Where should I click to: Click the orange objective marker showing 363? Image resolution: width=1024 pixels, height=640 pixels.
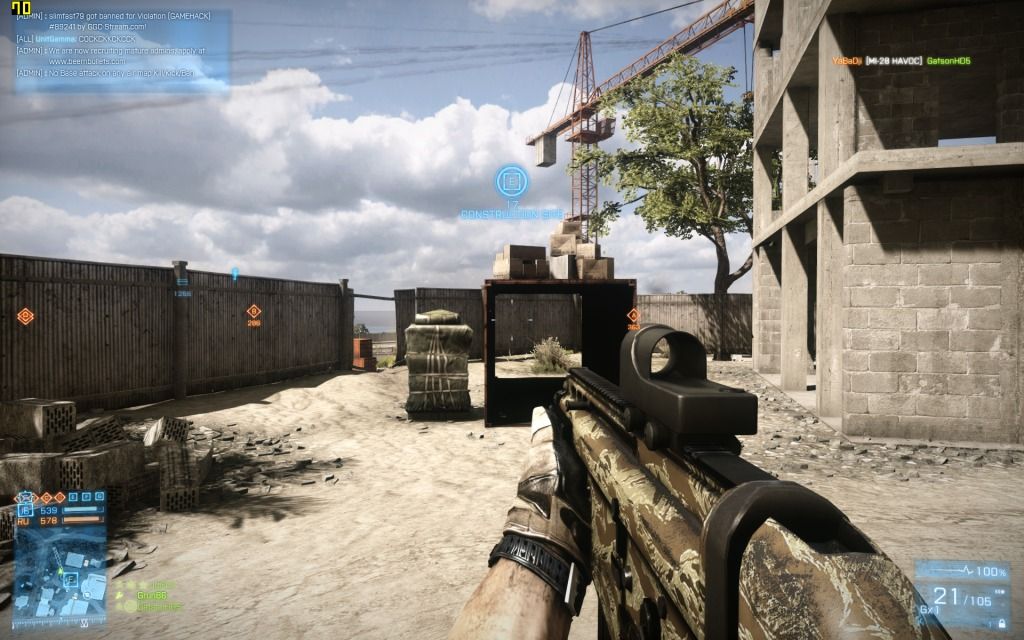633,316
